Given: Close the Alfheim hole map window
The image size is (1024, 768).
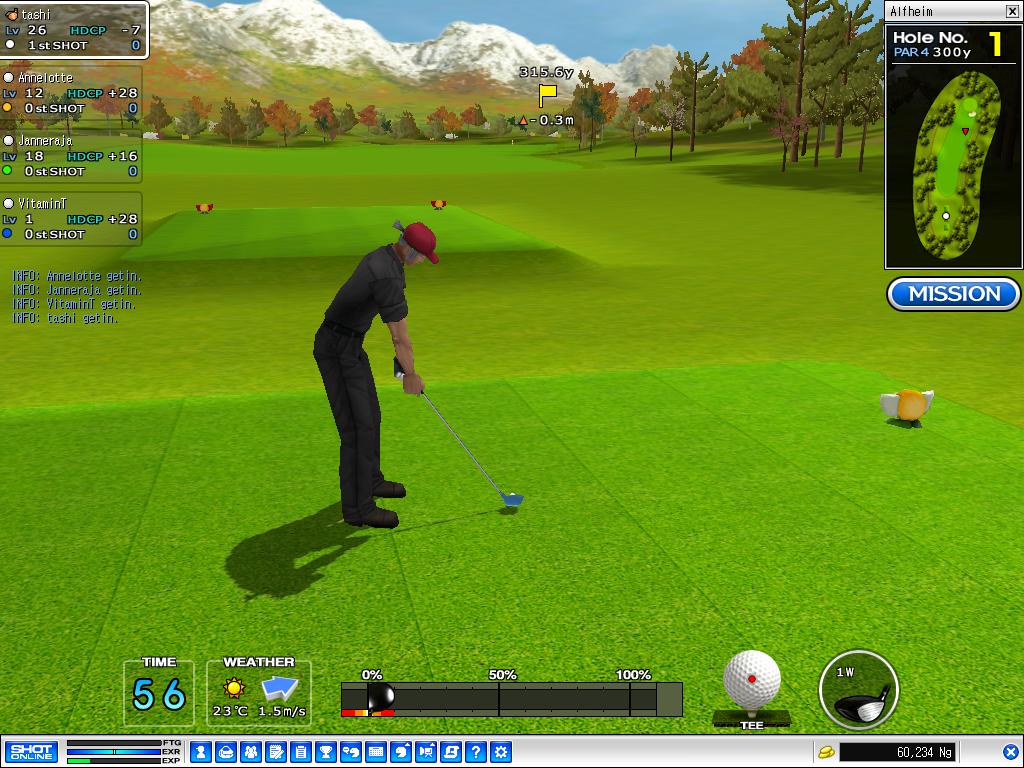Looking at the screenshot, I should (1012, 12).
